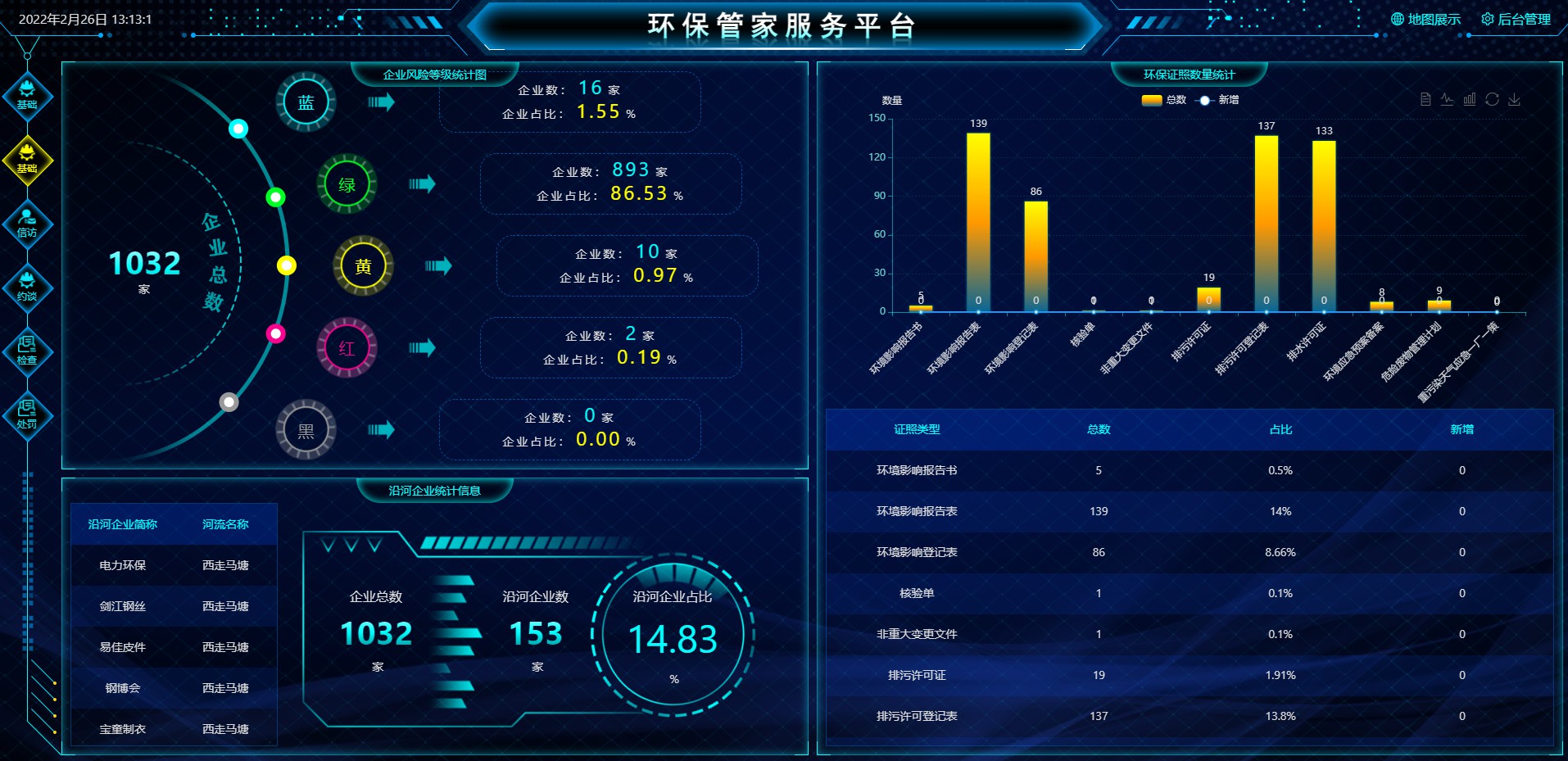Switch the license chart to bar view
The image size is (1568, 761).
pos(1469,99)
